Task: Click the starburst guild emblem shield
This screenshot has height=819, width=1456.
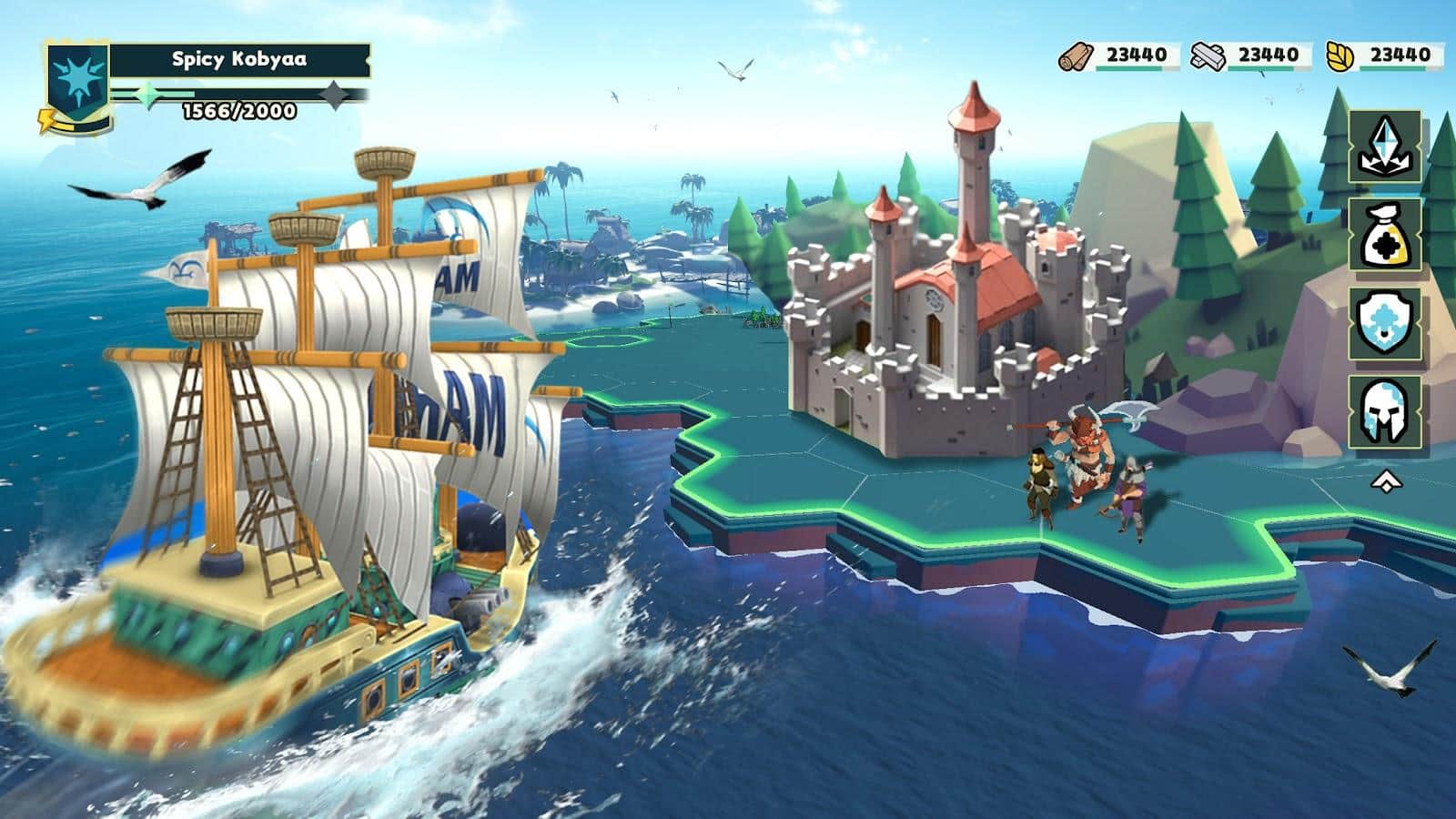Action: [x=78, y=82]
